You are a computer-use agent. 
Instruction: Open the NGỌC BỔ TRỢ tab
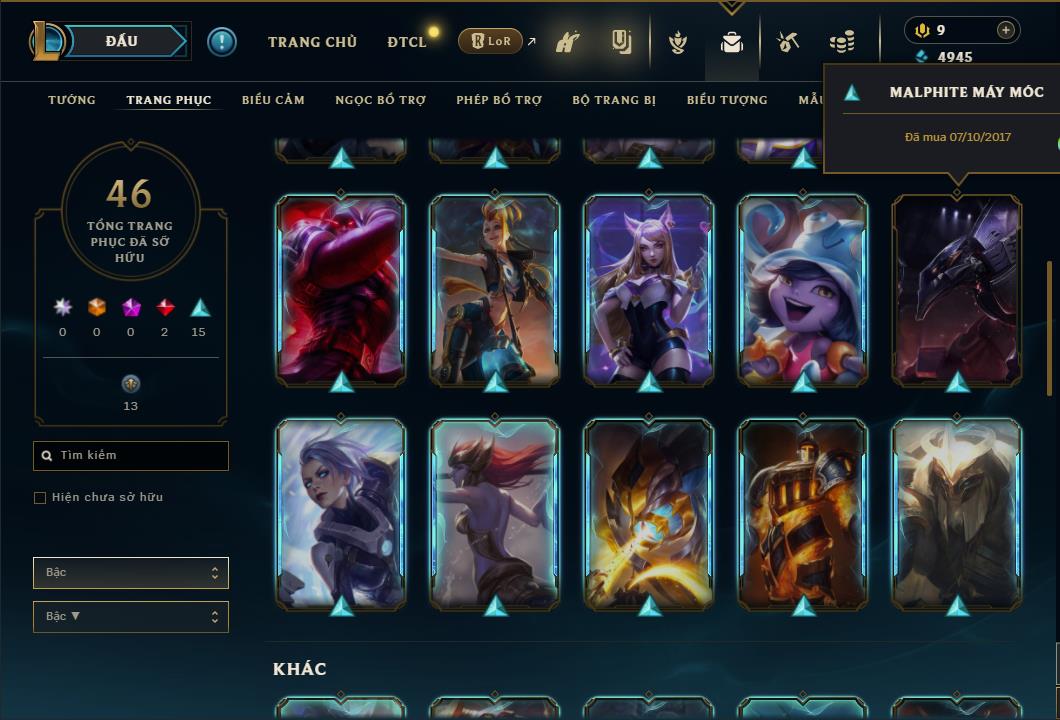(380, 100)
